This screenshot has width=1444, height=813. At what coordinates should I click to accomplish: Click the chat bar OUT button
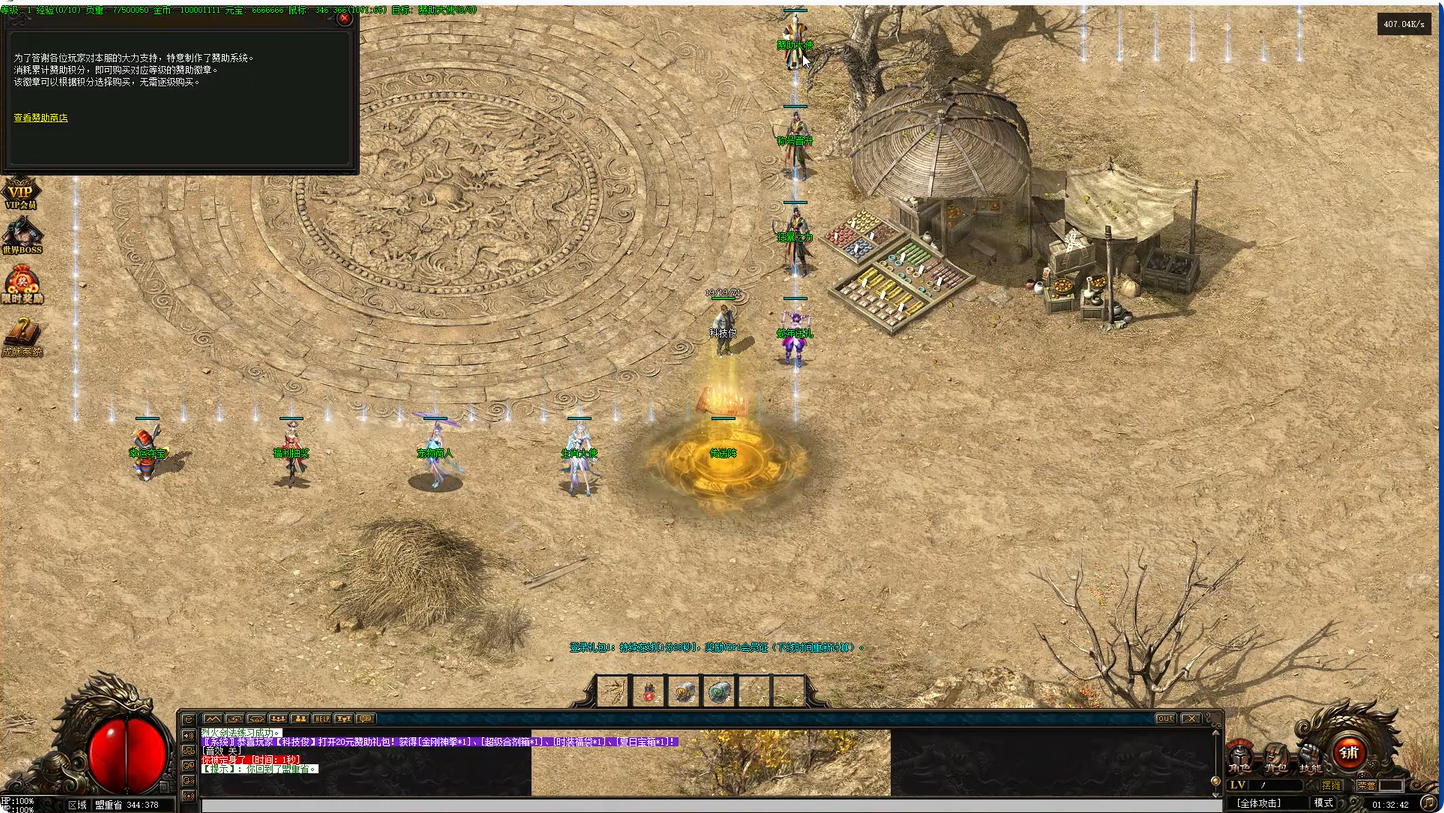[1165, 718]
